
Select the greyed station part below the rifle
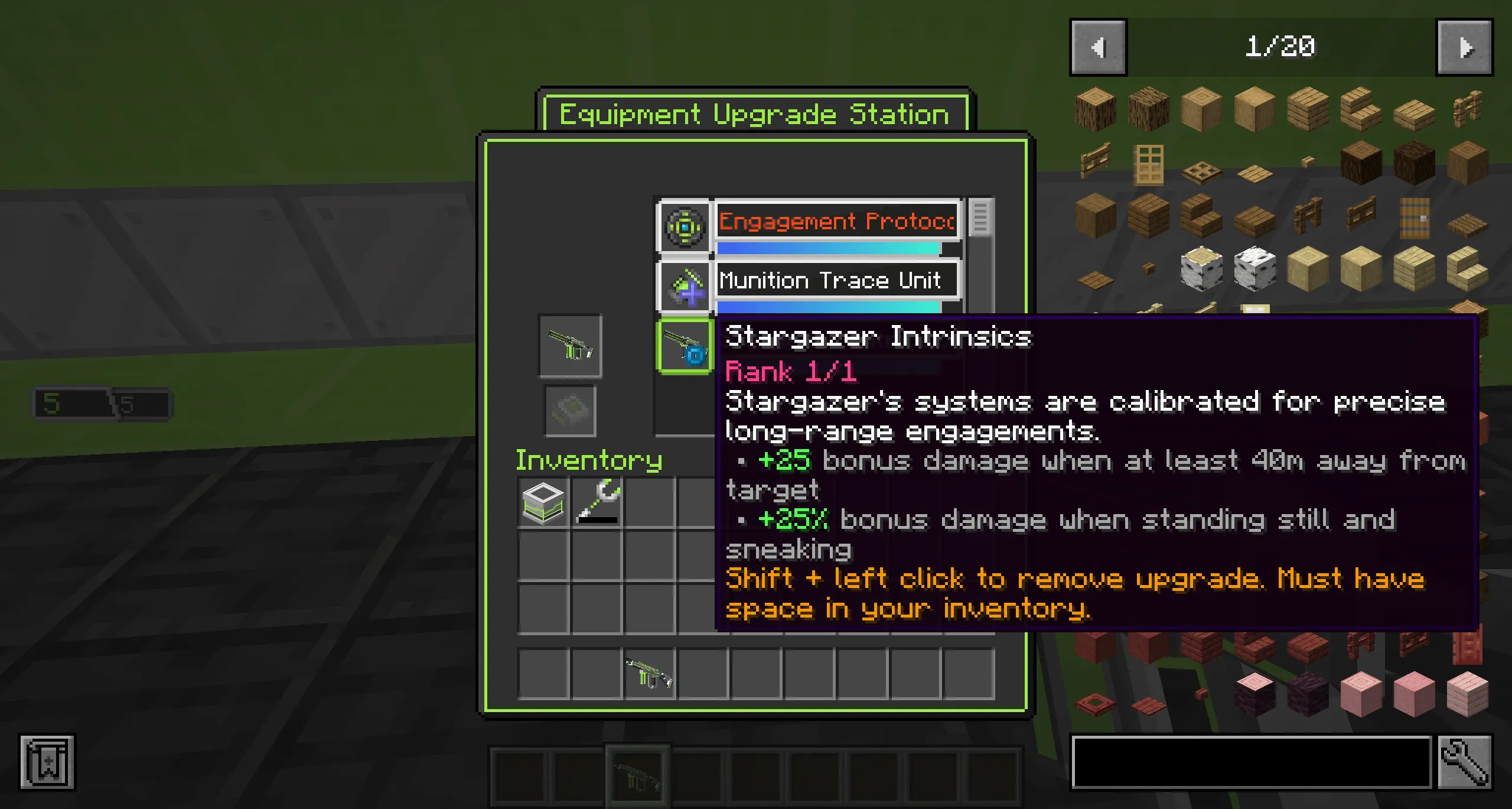(x=569, y=410)
